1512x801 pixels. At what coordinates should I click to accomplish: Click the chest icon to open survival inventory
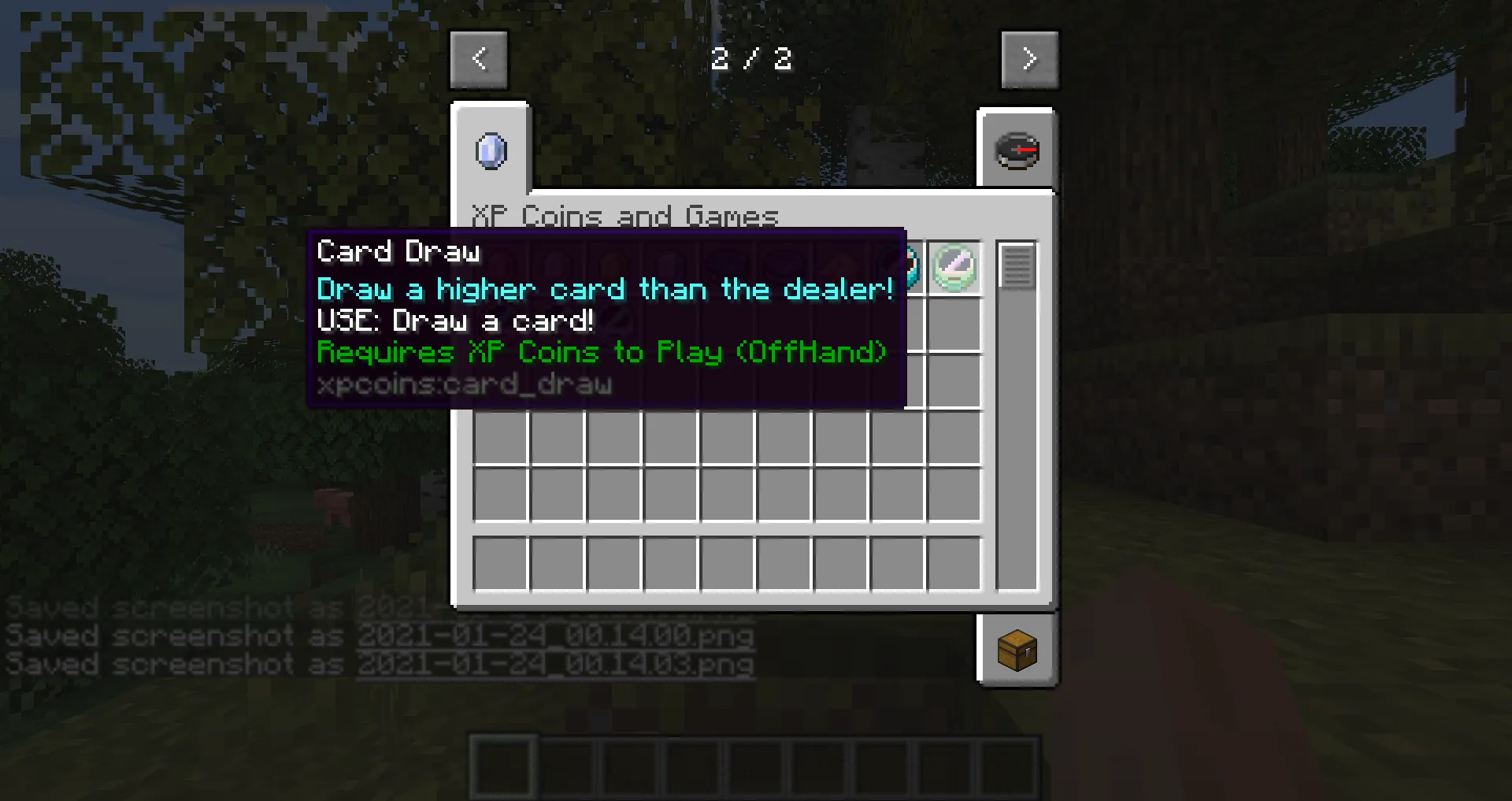point(1017,651)
